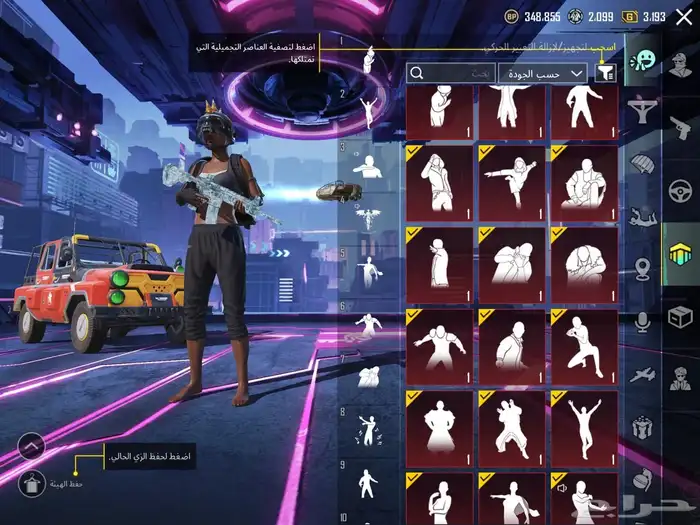
Task: Open the cosmetics filter funnel button
Action: (605, 73)
